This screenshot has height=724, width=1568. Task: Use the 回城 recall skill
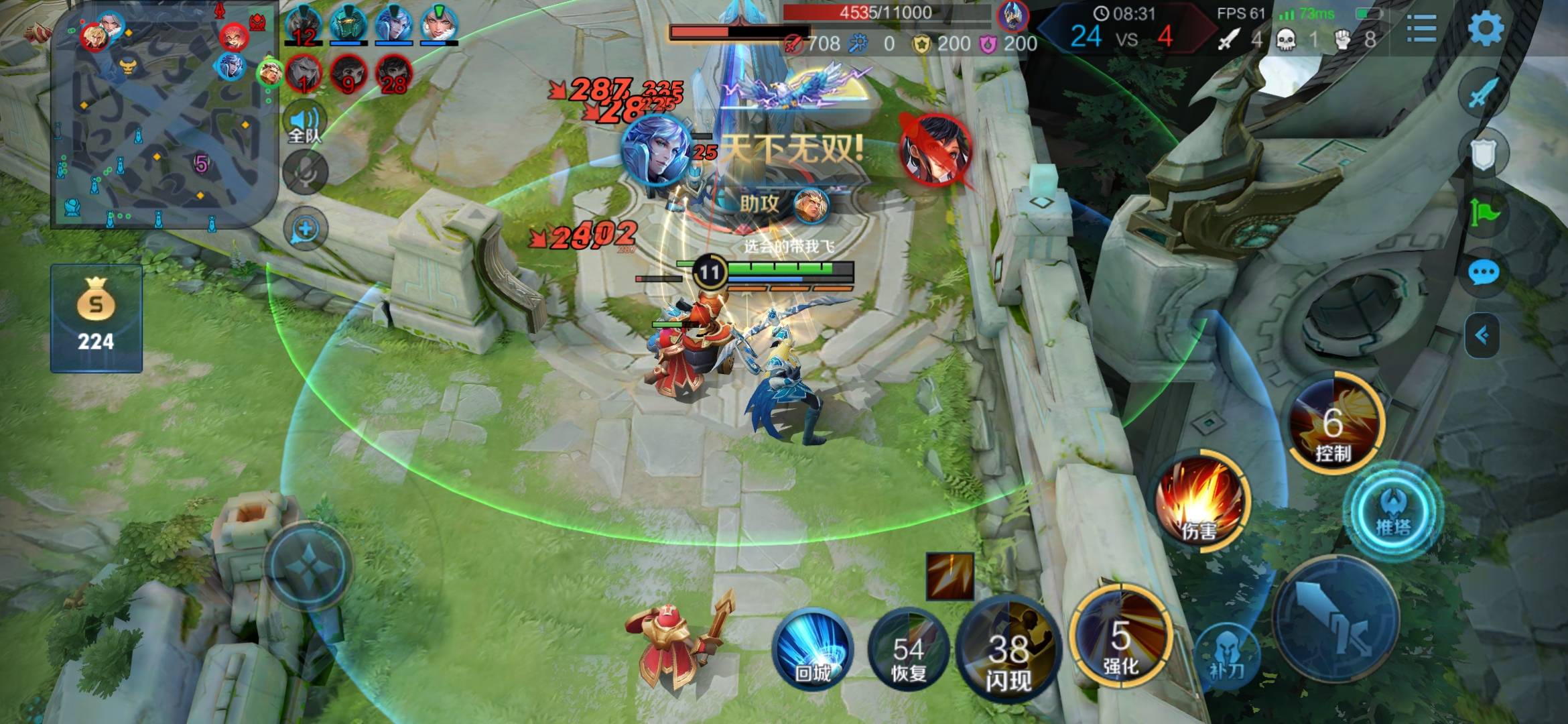point(812,652)
